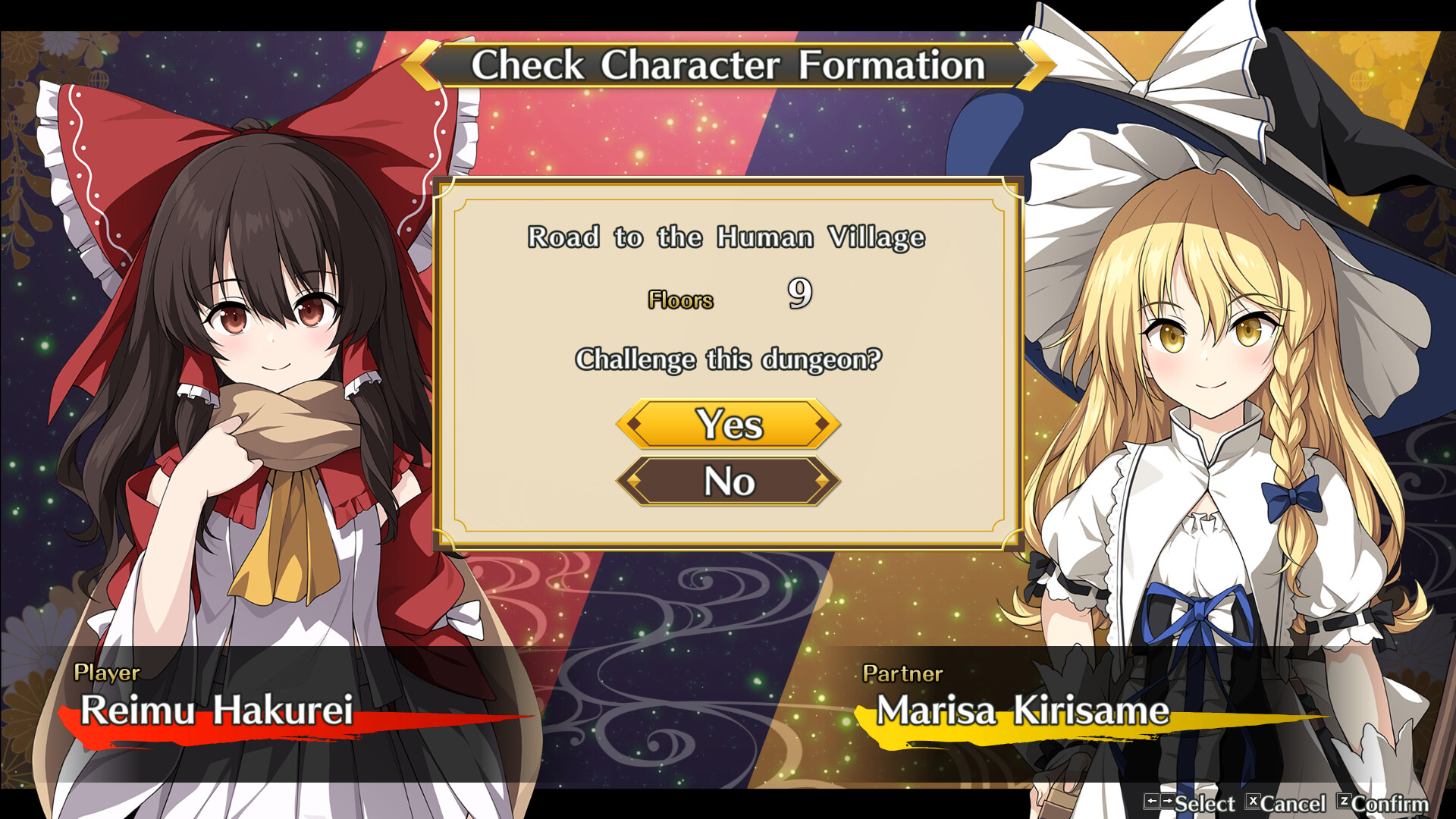Click the right arrow key prompt icon
The height and width of the screenshot is (819, 1456).
click(1166, 802)
